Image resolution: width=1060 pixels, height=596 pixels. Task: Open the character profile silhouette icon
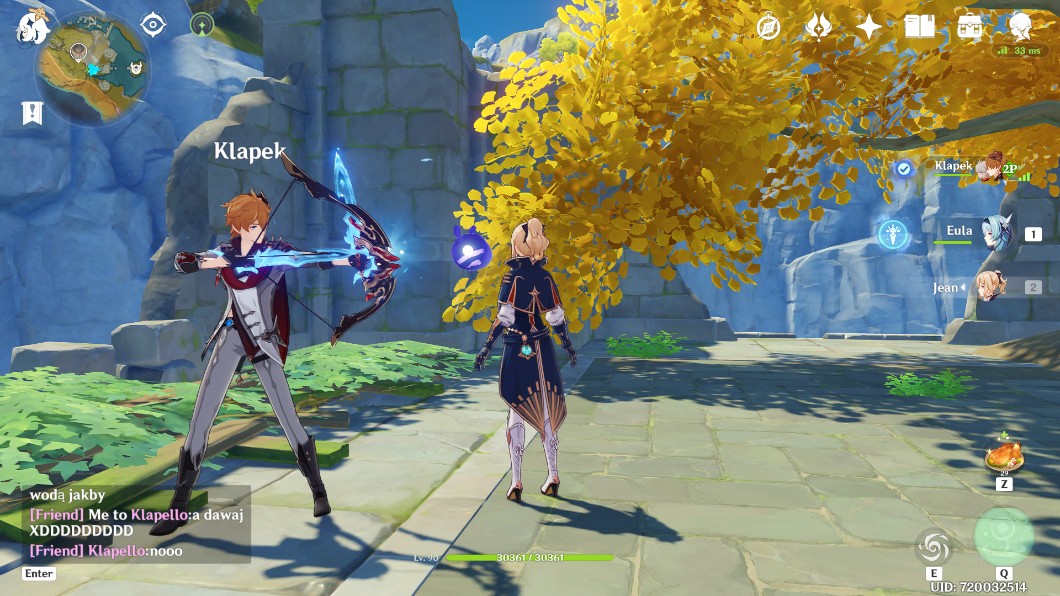point(1020,27)
